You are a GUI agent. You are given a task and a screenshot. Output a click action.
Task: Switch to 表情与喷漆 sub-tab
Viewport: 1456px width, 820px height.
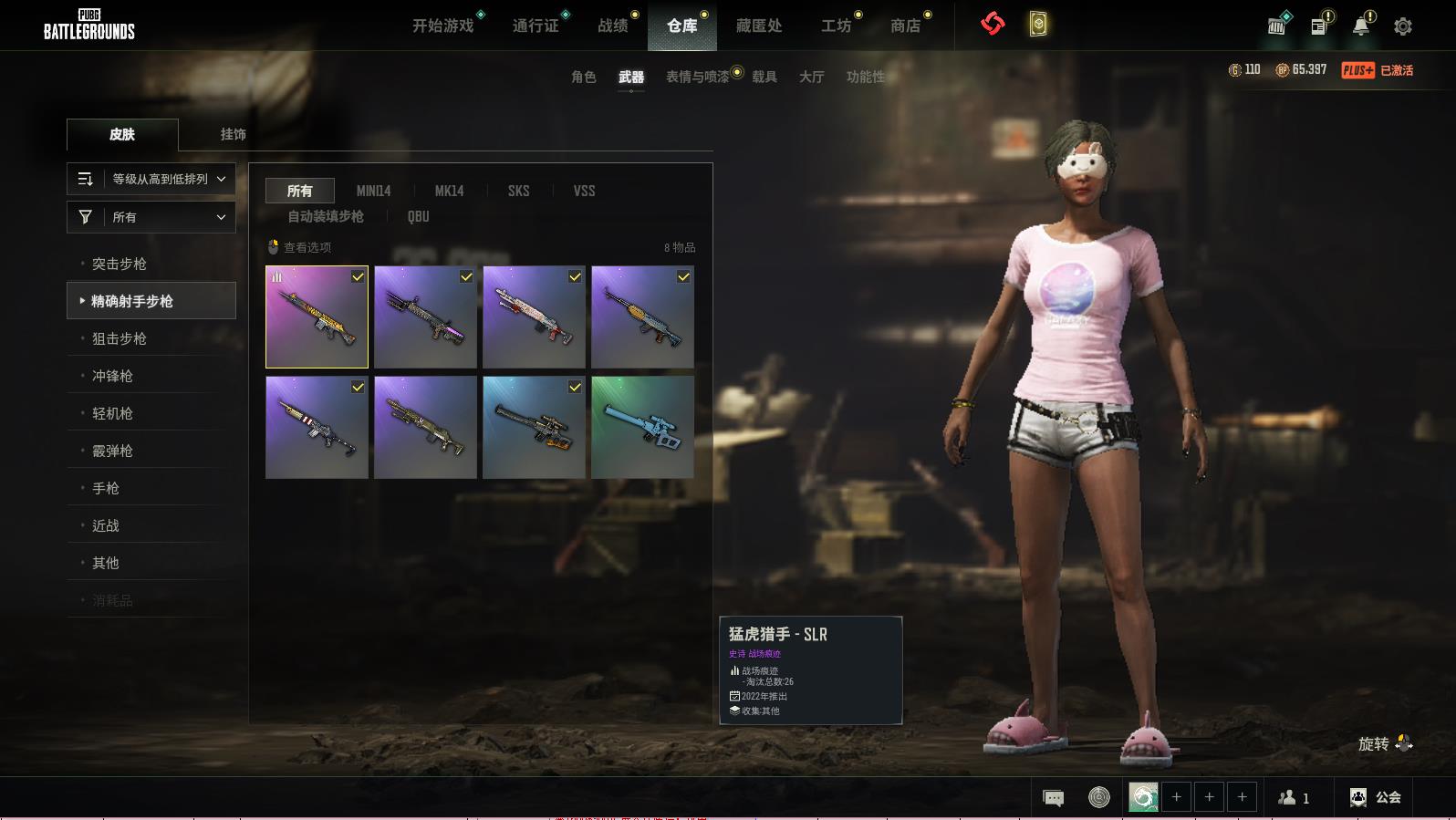698,77
